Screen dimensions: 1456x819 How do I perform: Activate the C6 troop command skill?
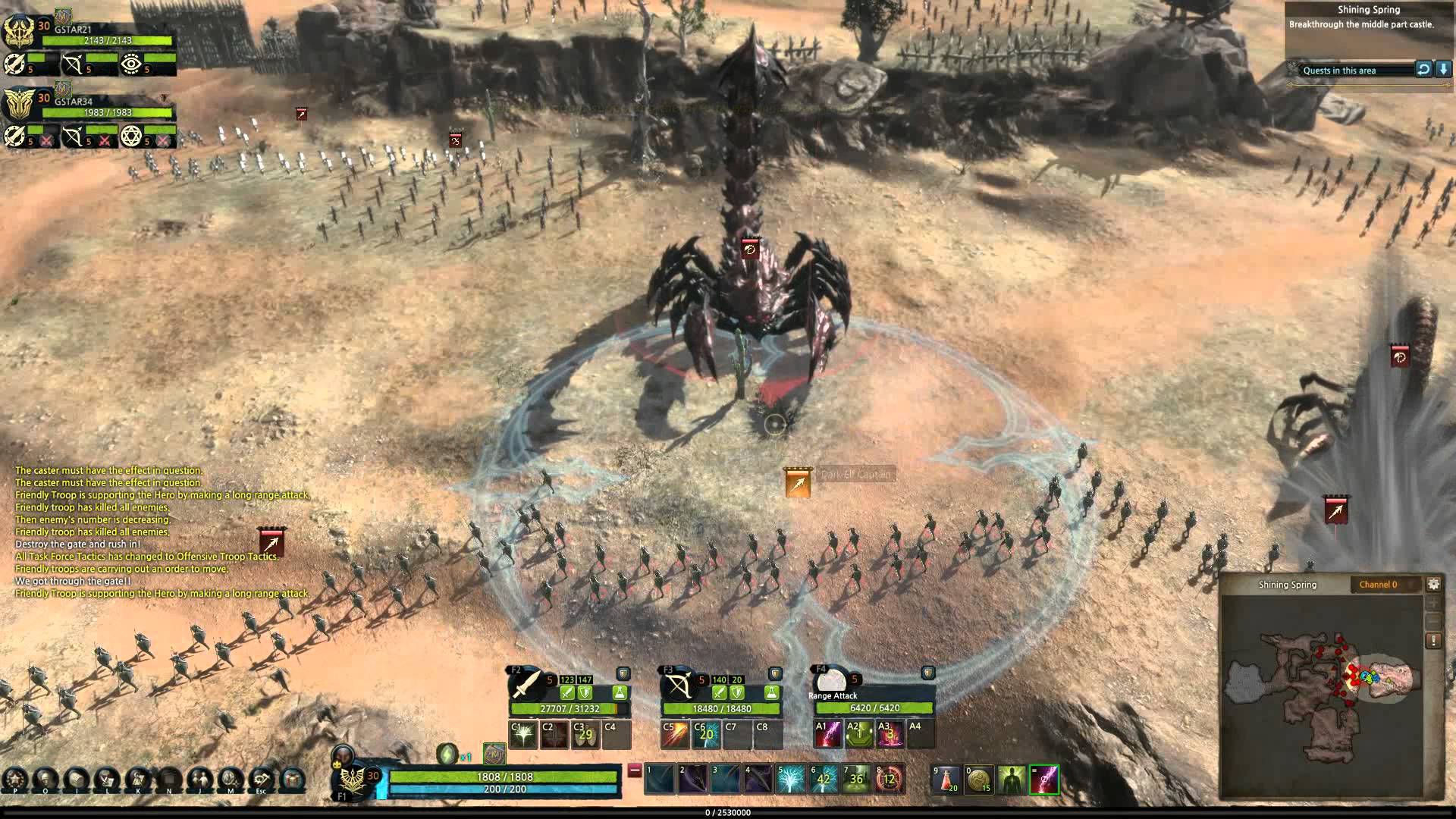(705, 736)
